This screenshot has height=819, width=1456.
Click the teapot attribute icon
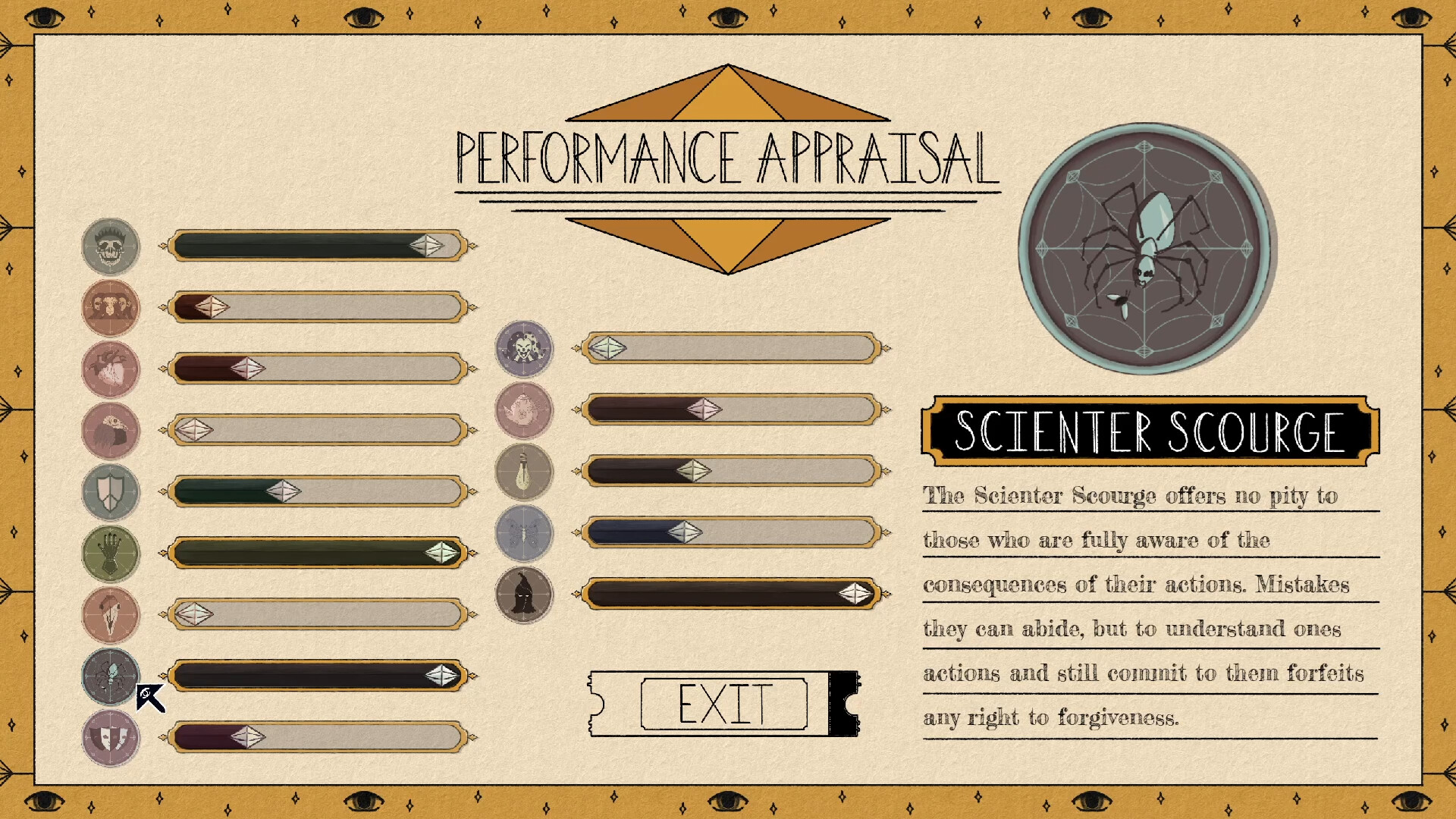click(526, 410)
